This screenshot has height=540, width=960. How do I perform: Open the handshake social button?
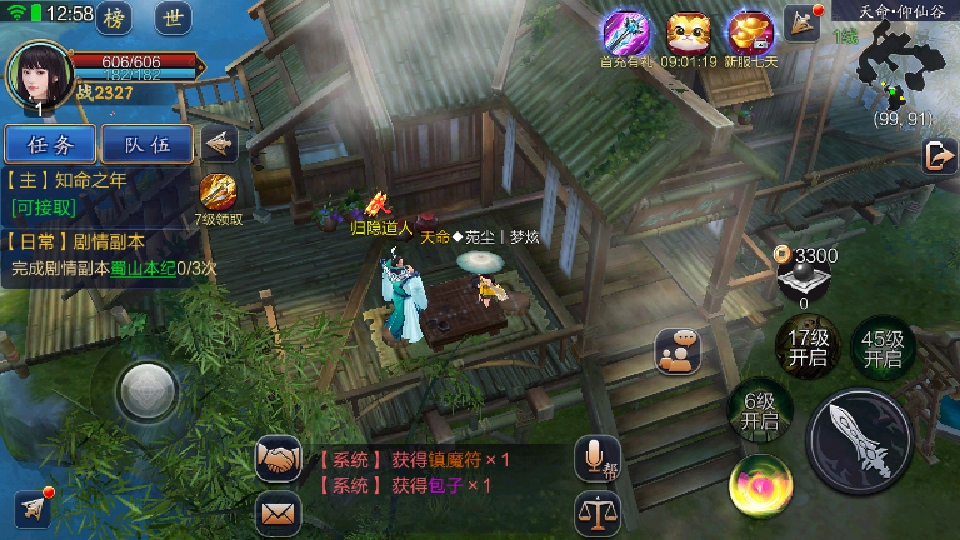pyautogui.click(x=280, y=459)
